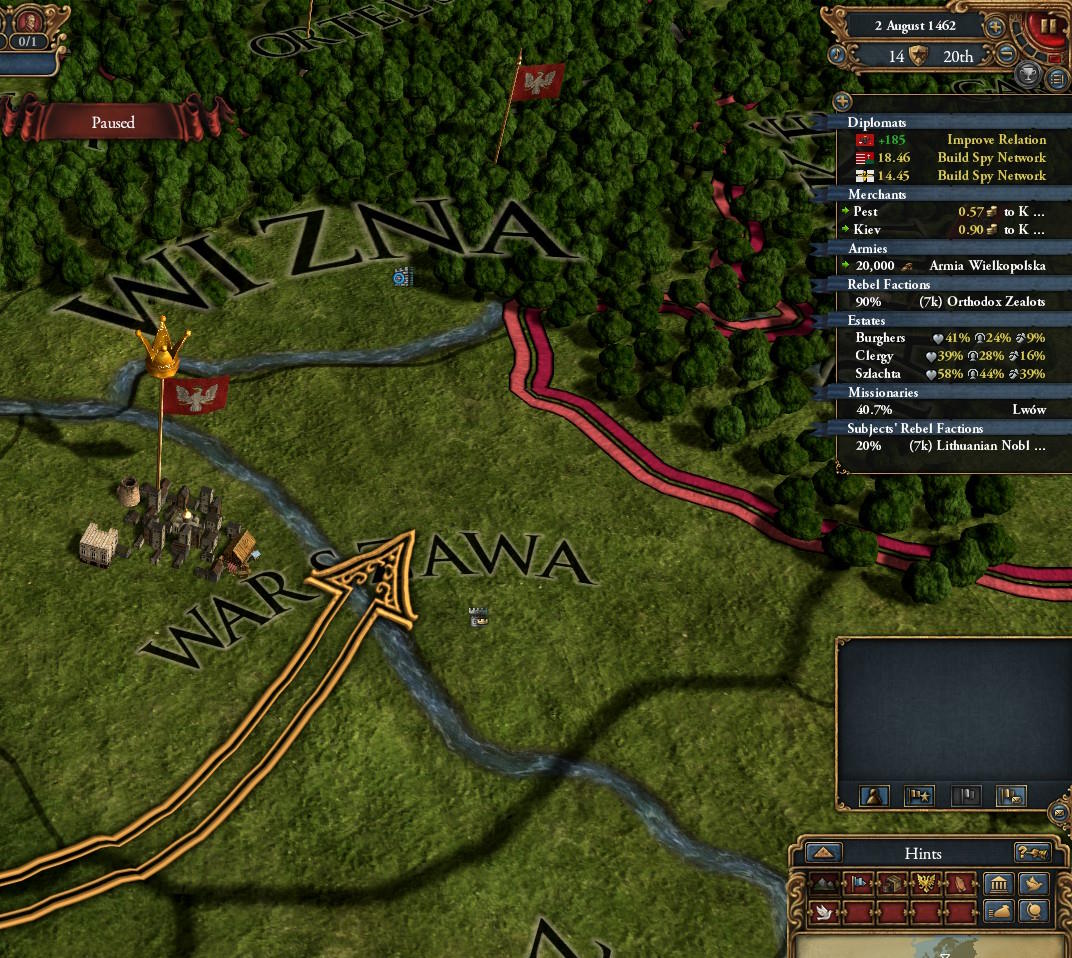Switch to the political map mode
This screenshot has width=1072, height=958.
tap(858, 884)
